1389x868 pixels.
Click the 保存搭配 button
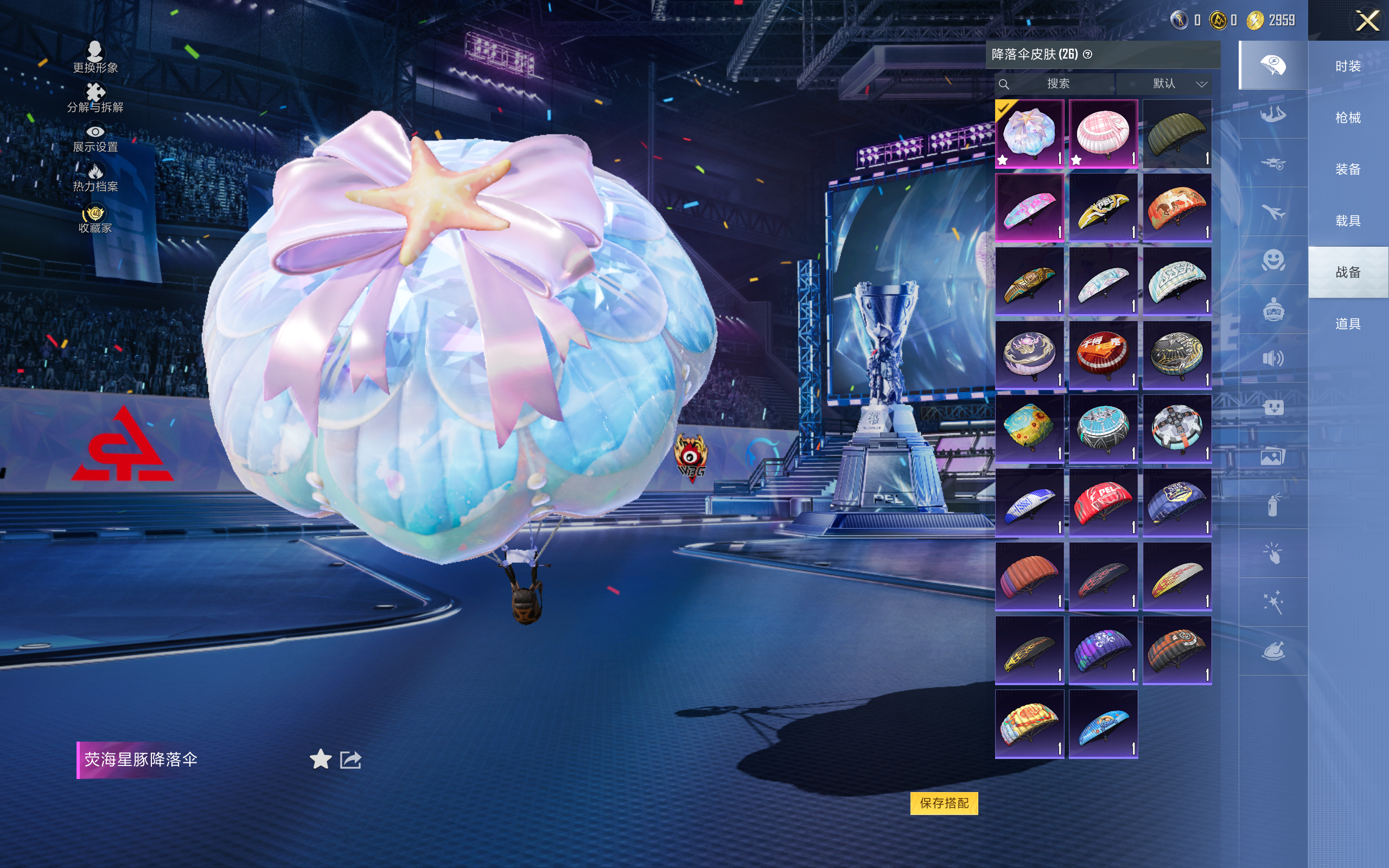(944, 802)
